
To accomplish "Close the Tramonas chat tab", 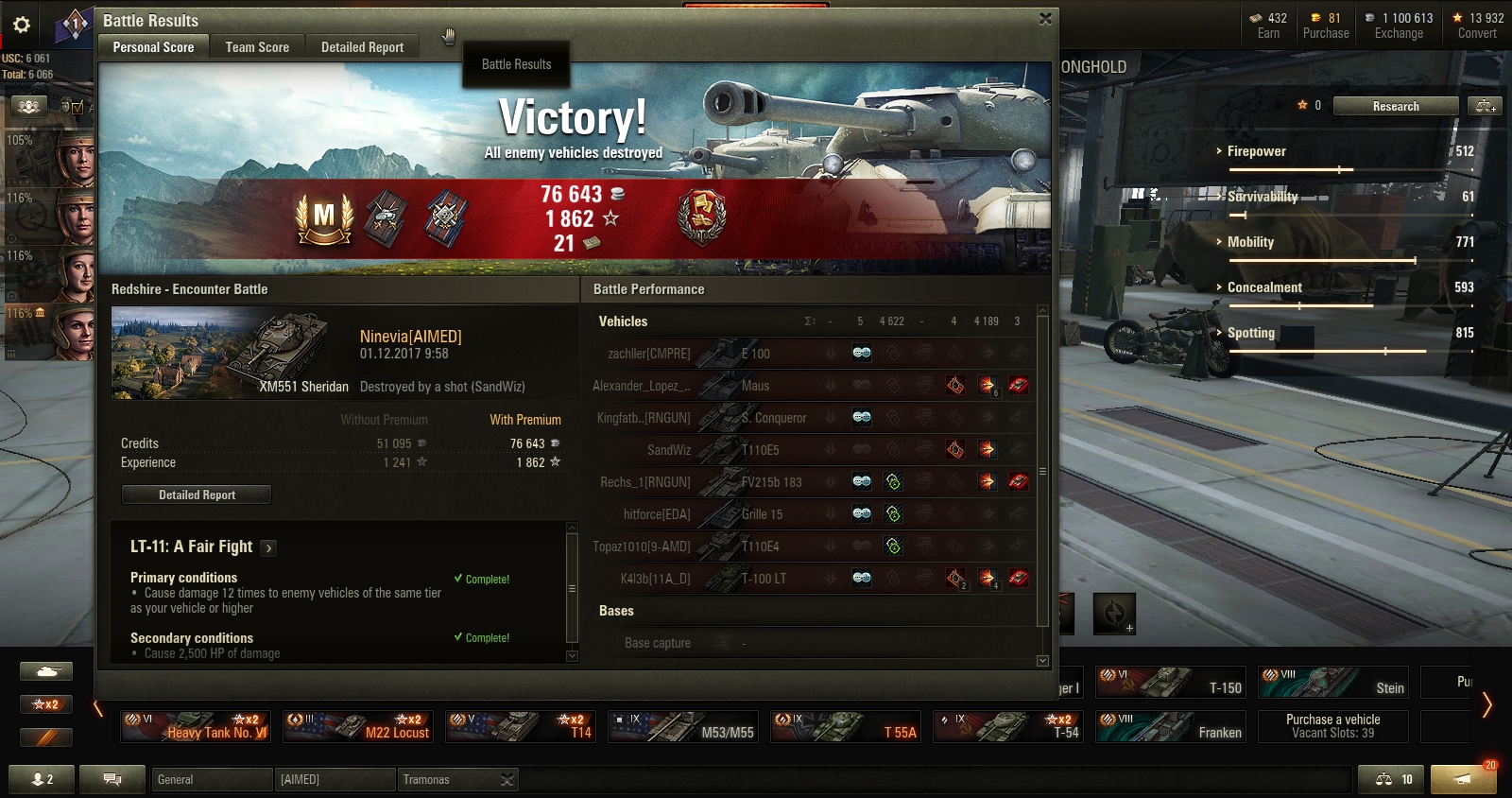I will coord(507,779).
